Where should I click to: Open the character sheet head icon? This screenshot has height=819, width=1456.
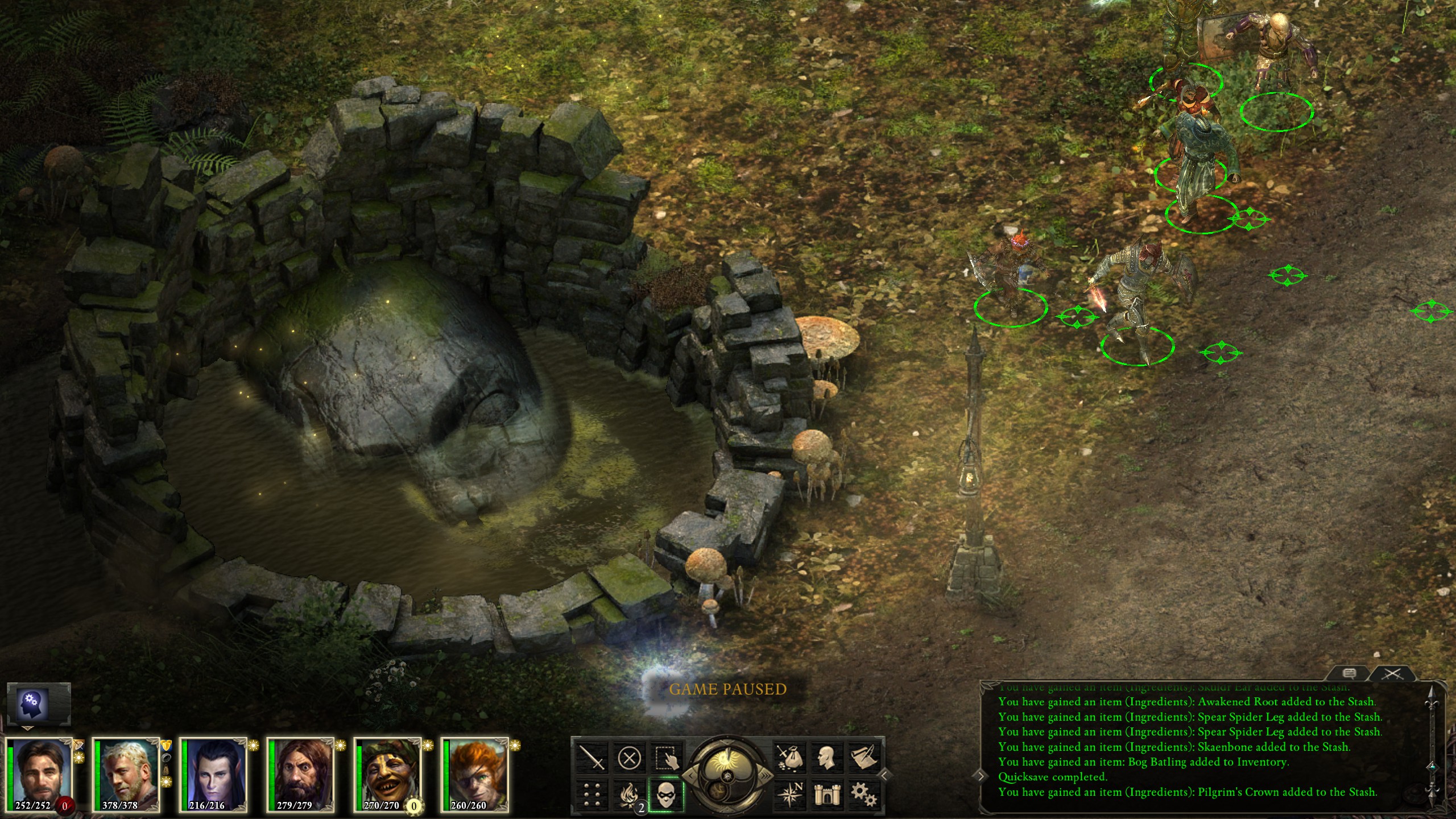tap(827, 758)
